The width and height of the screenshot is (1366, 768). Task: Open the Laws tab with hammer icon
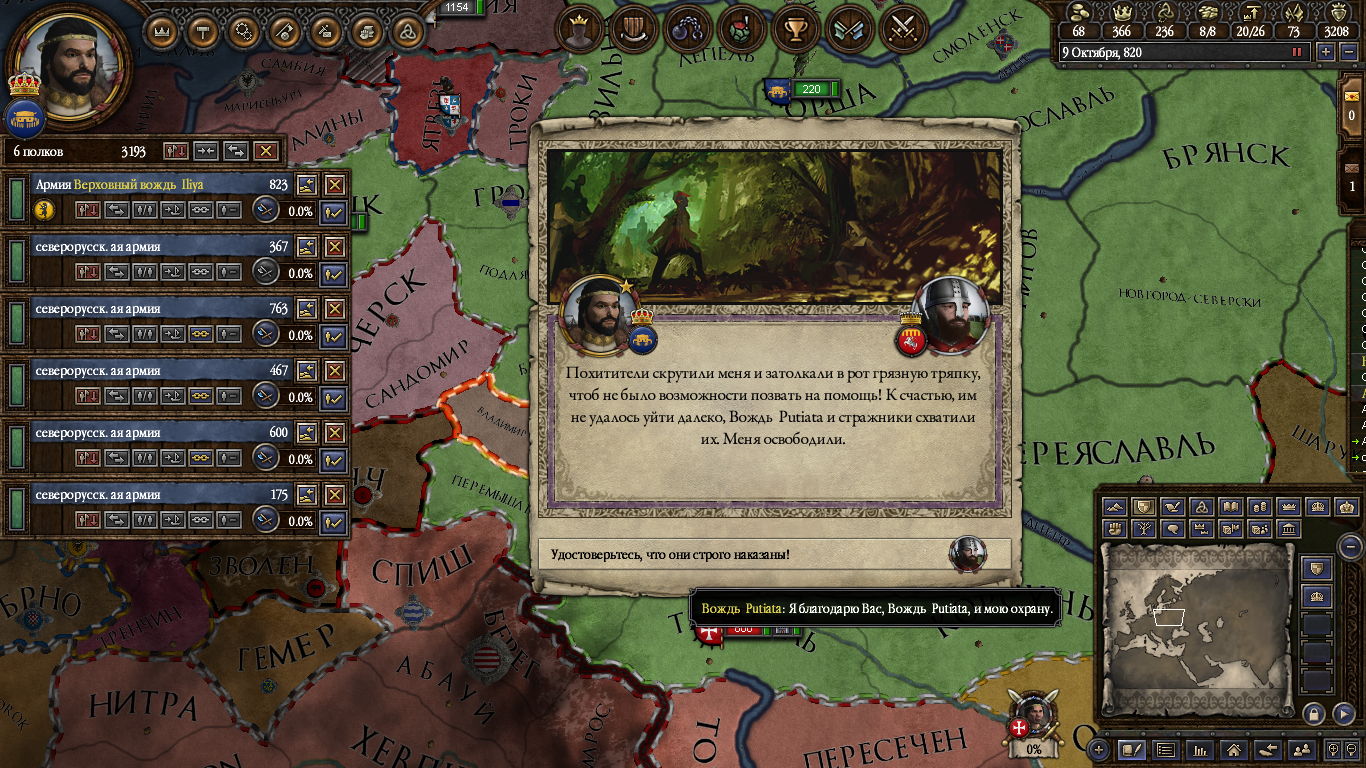click(x=203, y=32)
